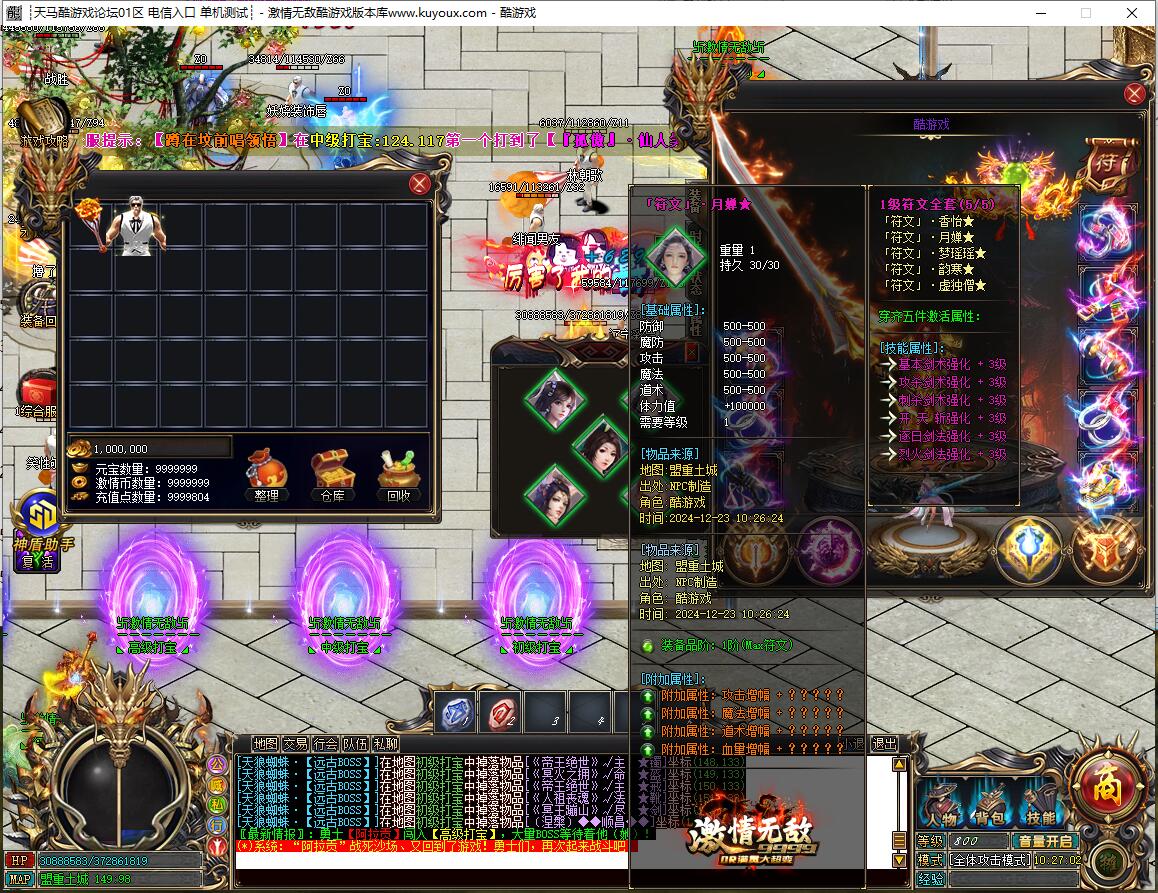Switch chat to the 私聊 private tab
This screenshot has height=893, width=1158.
[385, 744]
